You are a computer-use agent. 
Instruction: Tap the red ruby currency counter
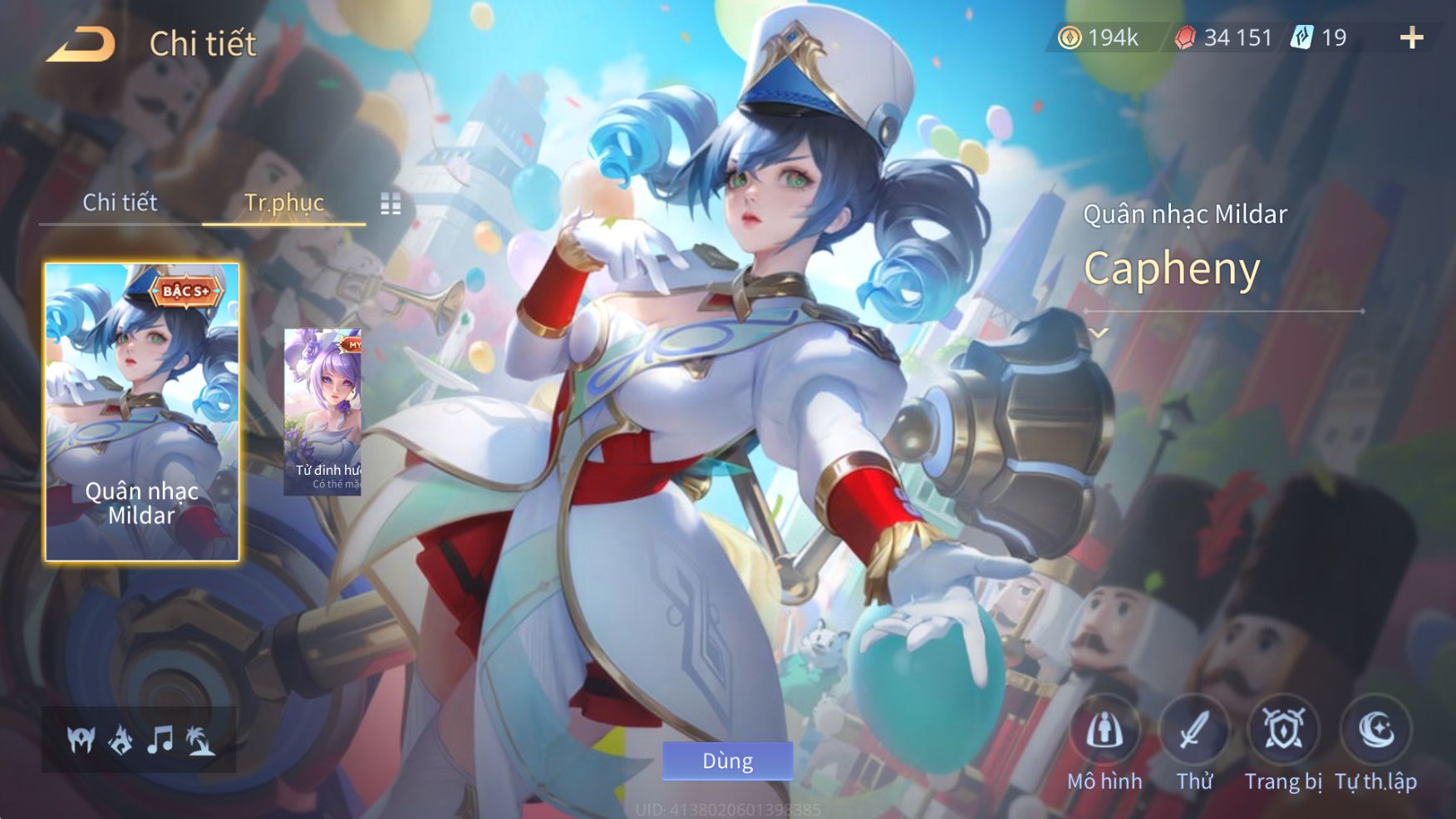pyautogui.click(x=1223, y=37)
